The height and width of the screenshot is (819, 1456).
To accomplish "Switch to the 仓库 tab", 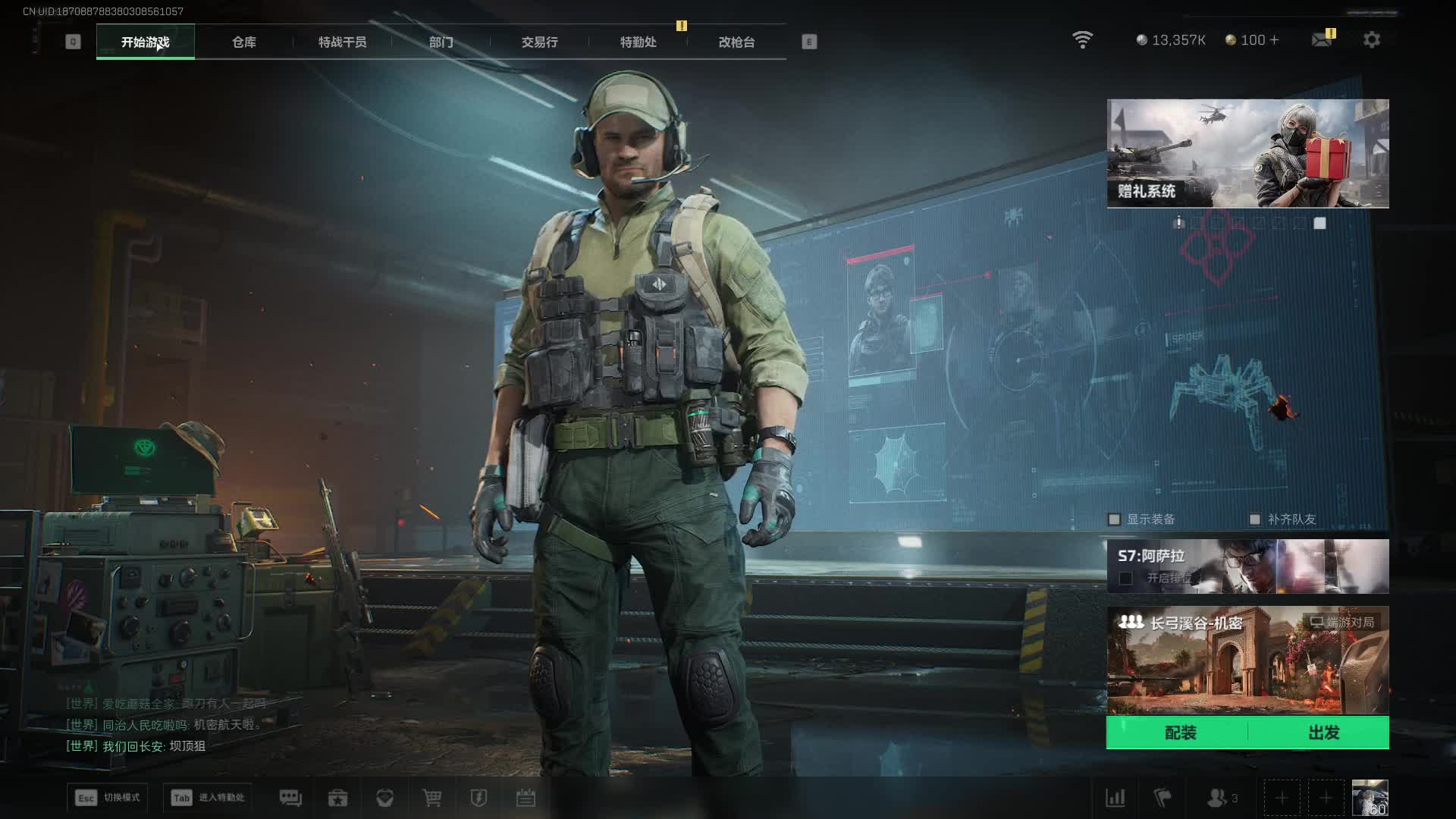I will click(x=244, y=42).
